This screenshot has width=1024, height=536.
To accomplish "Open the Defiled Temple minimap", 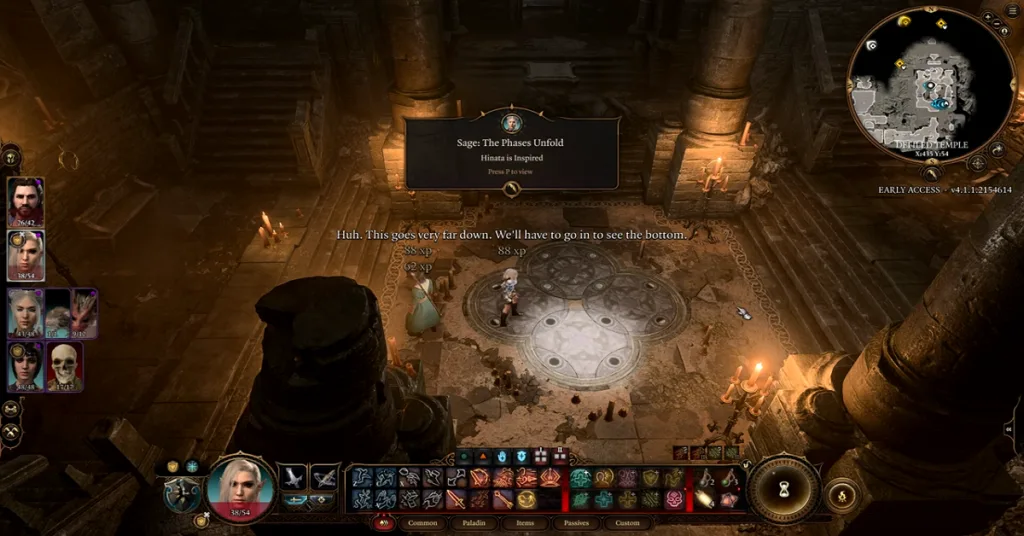I will (918, 85).
